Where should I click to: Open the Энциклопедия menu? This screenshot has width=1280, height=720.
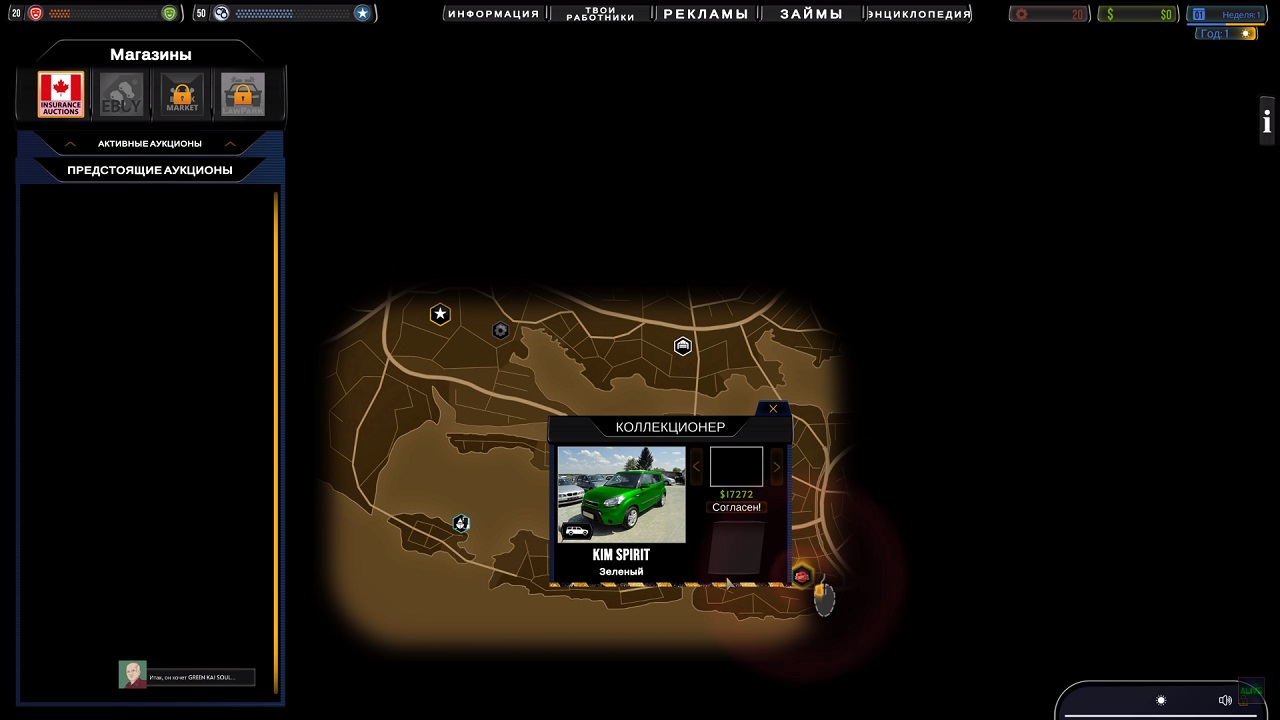(x=919, y=14)
